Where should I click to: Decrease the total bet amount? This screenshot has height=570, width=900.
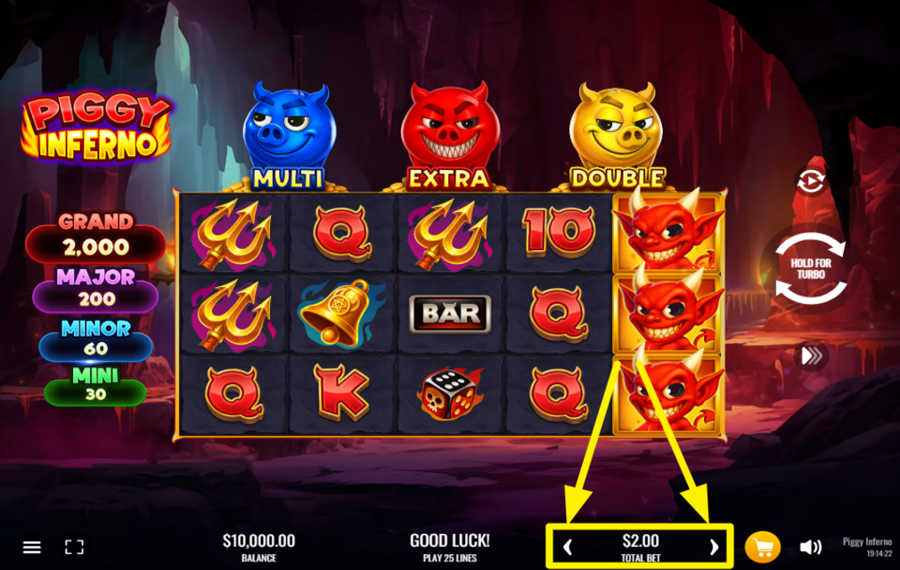(568, 547)
